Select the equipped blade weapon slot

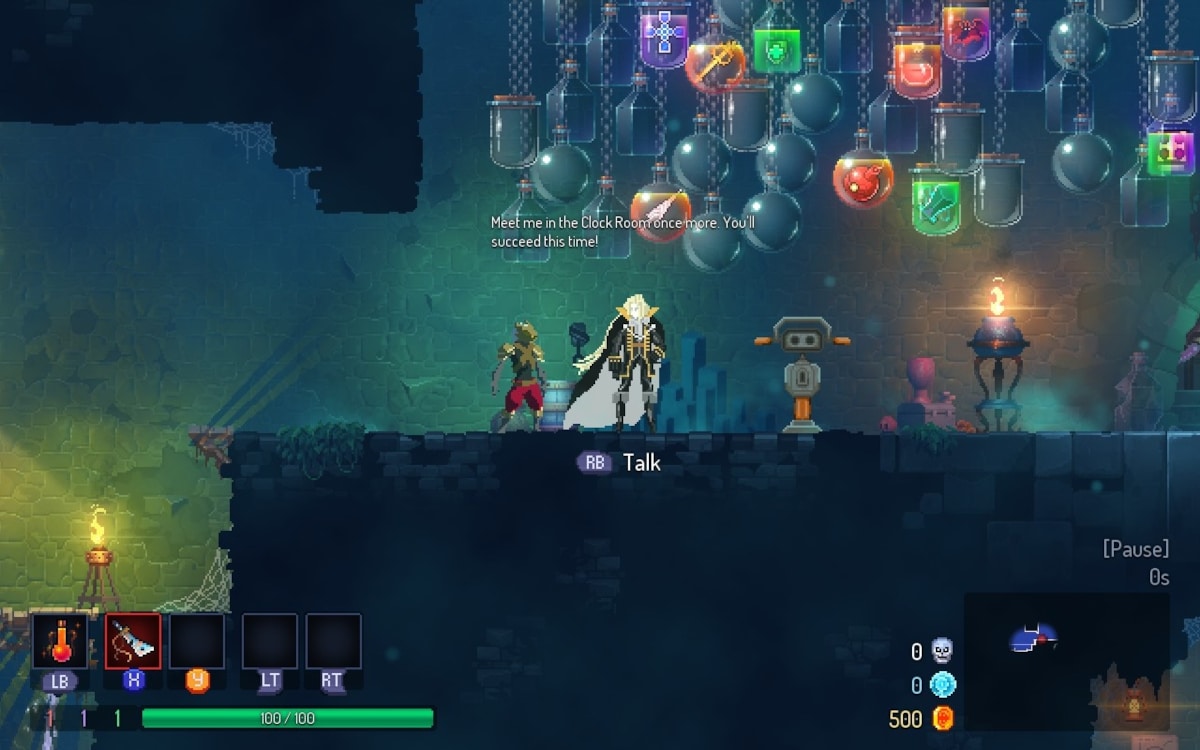point(133,641)
